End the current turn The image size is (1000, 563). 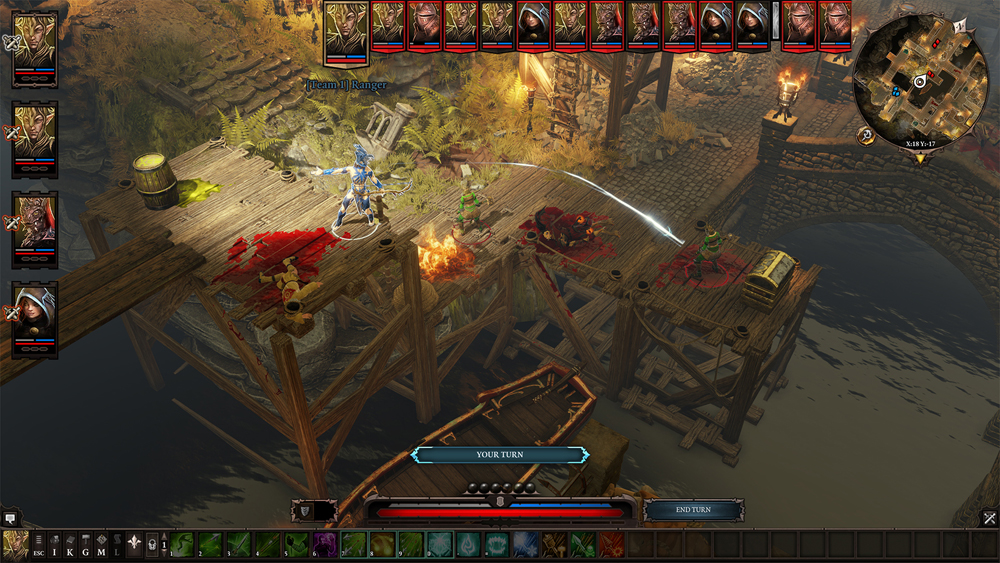(693, 510)
